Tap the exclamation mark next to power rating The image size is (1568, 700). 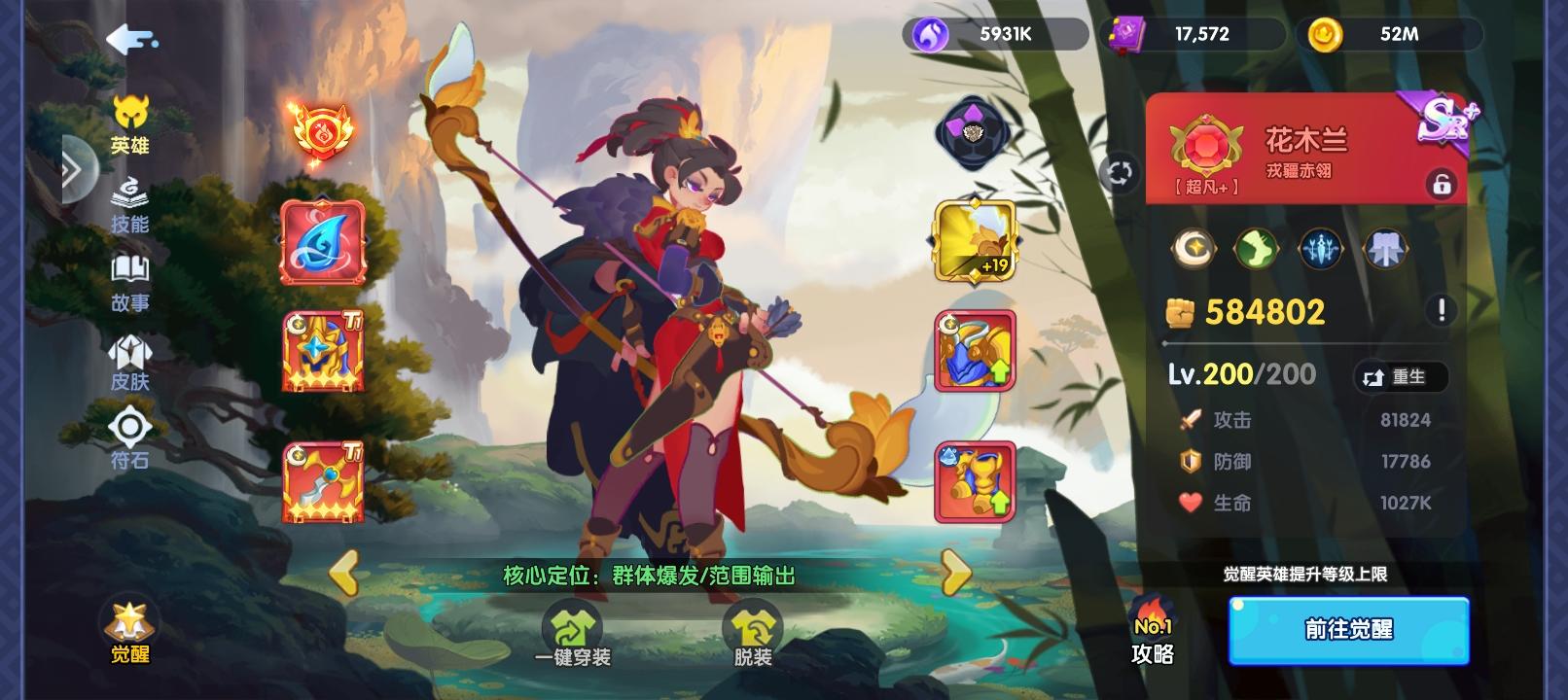(1442, 311)
